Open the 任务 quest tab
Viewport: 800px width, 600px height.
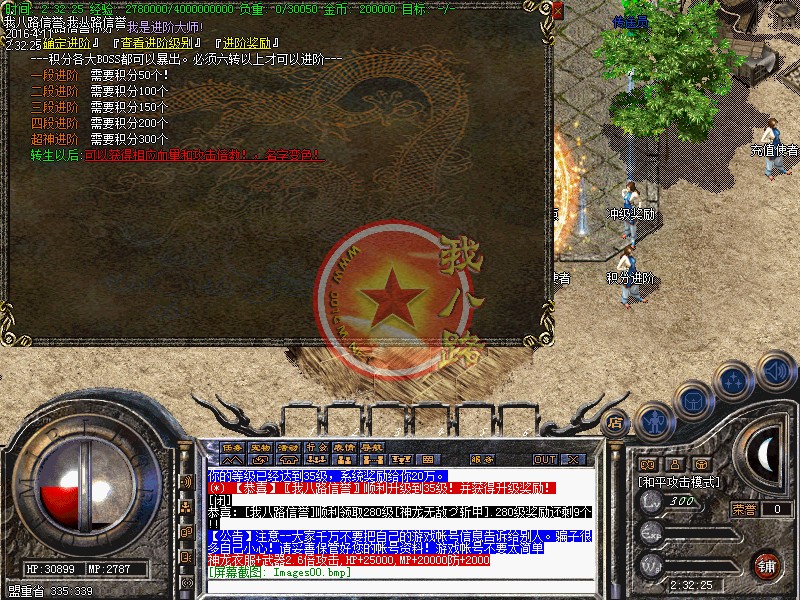pyautogui.click(x=233, y=446)
